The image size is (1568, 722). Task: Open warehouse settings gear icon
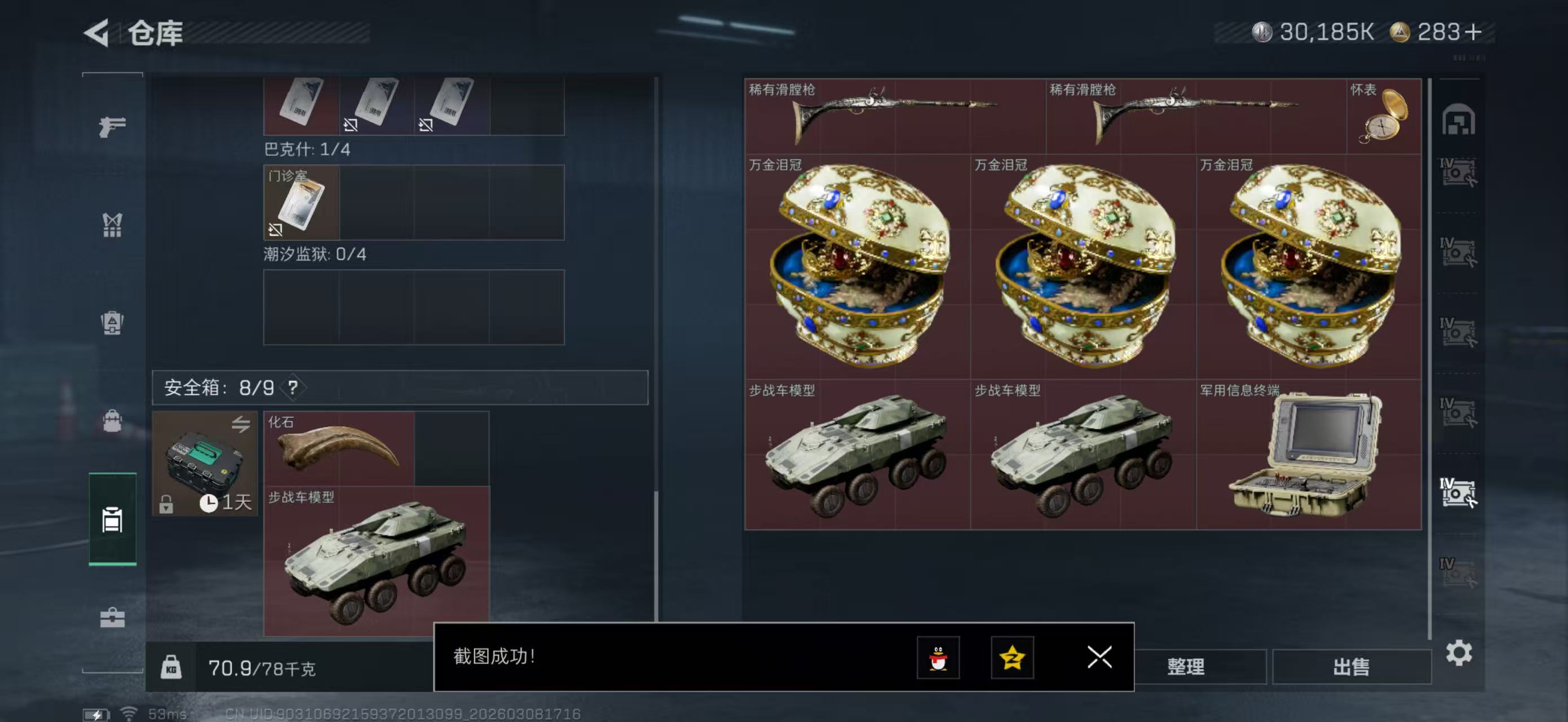coord(1459,653)
